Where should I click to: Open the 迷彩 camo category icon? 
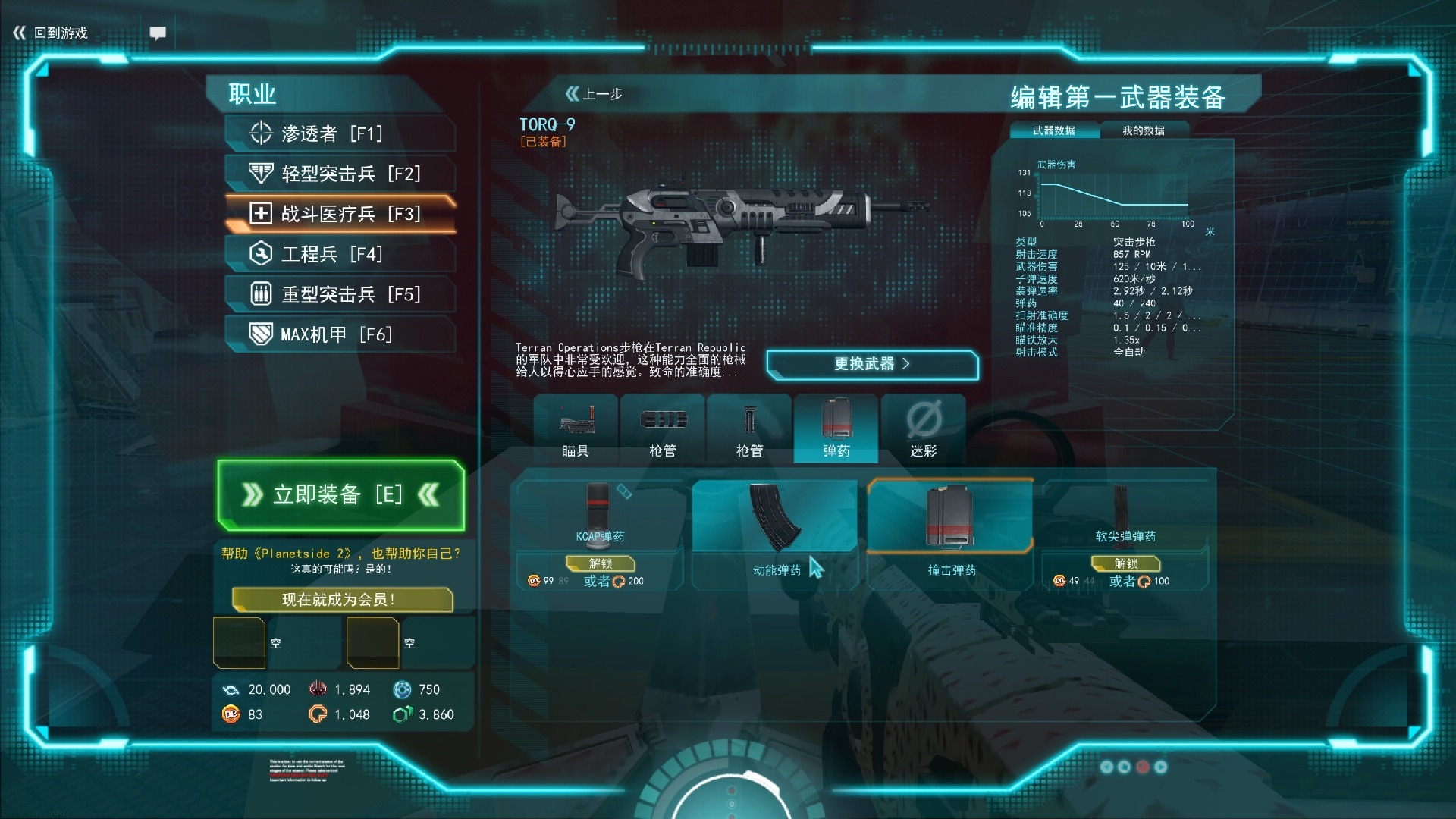tap(924, 425)
